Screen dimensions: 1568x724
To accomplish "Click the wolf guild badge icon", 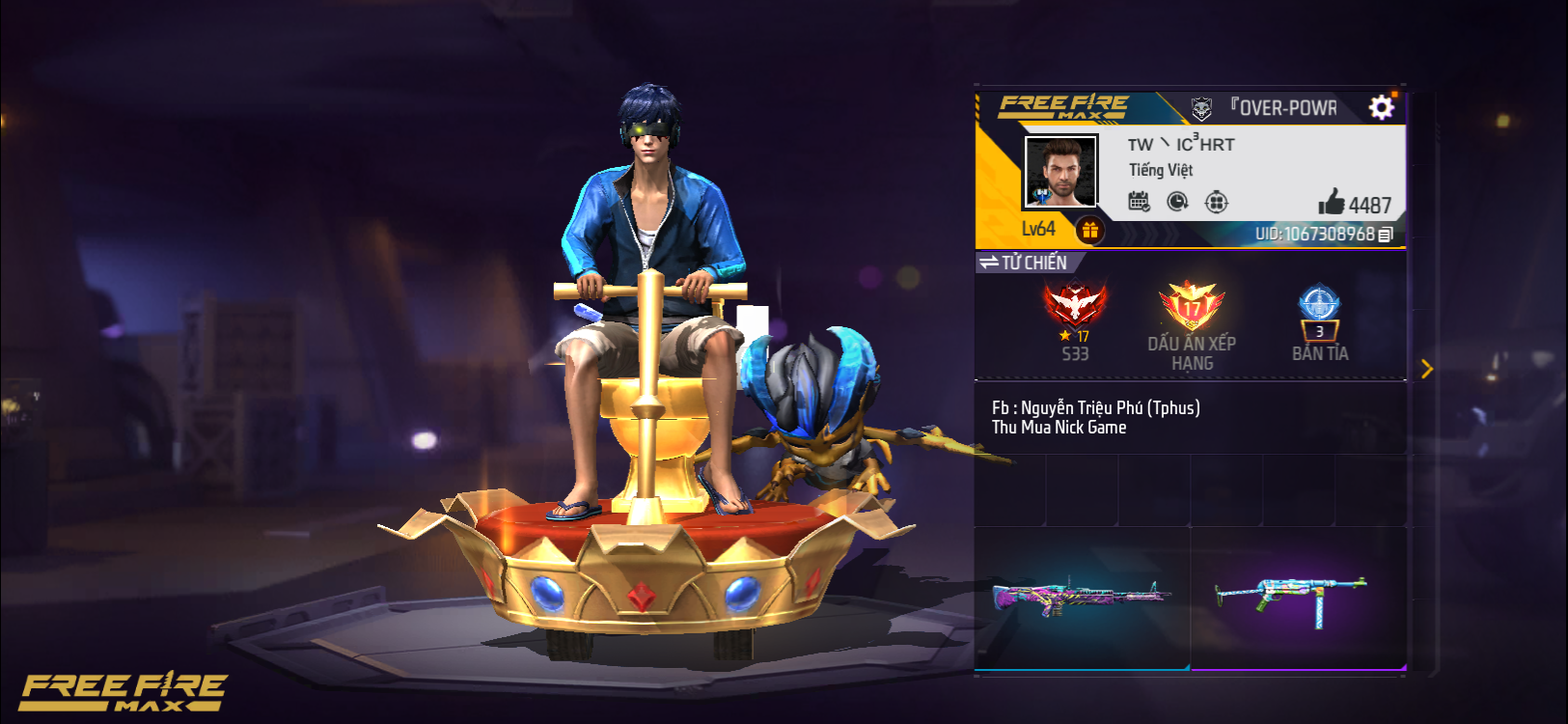I will tap(1199, 106).
